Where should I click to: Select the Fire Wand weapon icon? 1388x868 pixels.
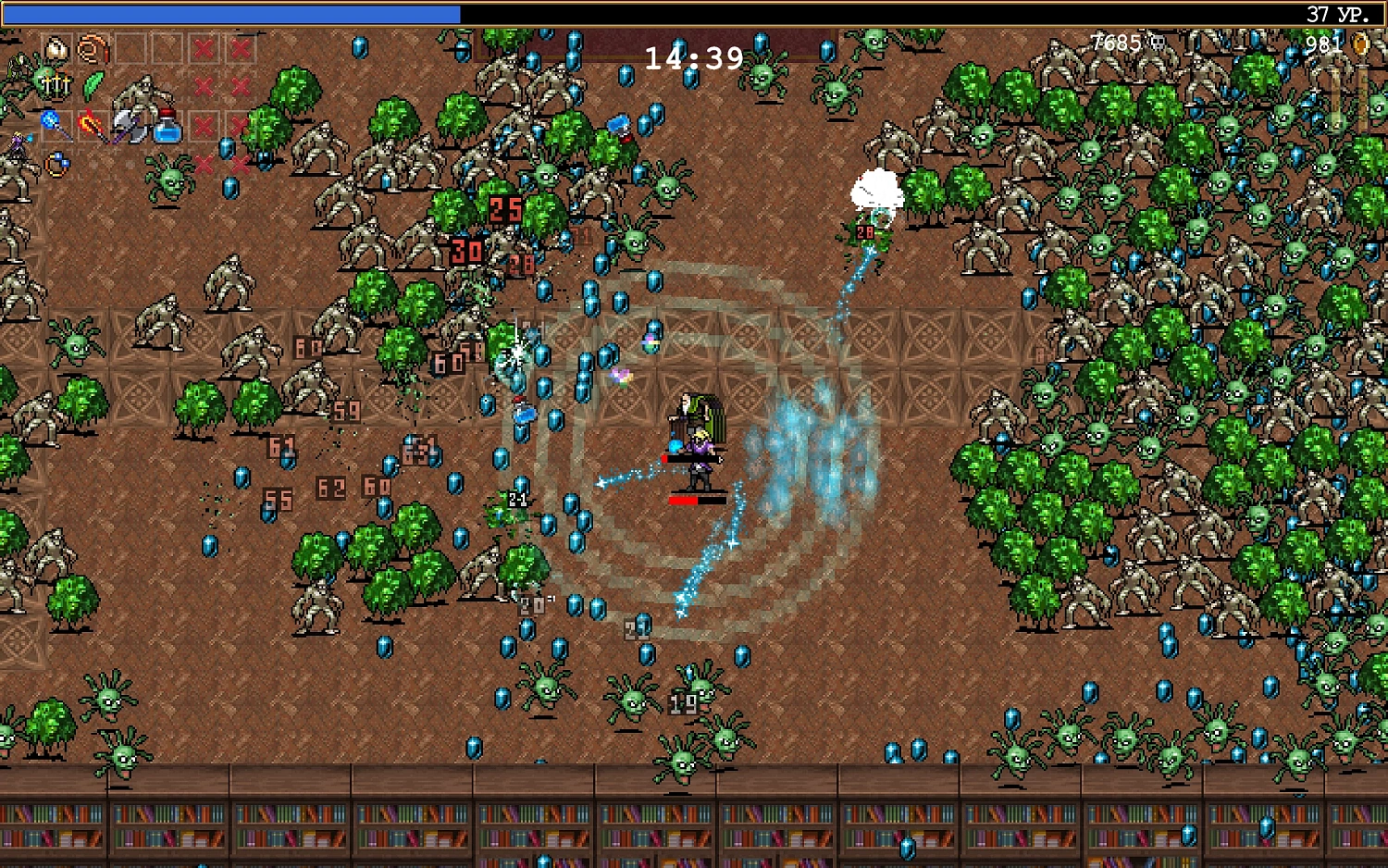[x=91, y=123]
